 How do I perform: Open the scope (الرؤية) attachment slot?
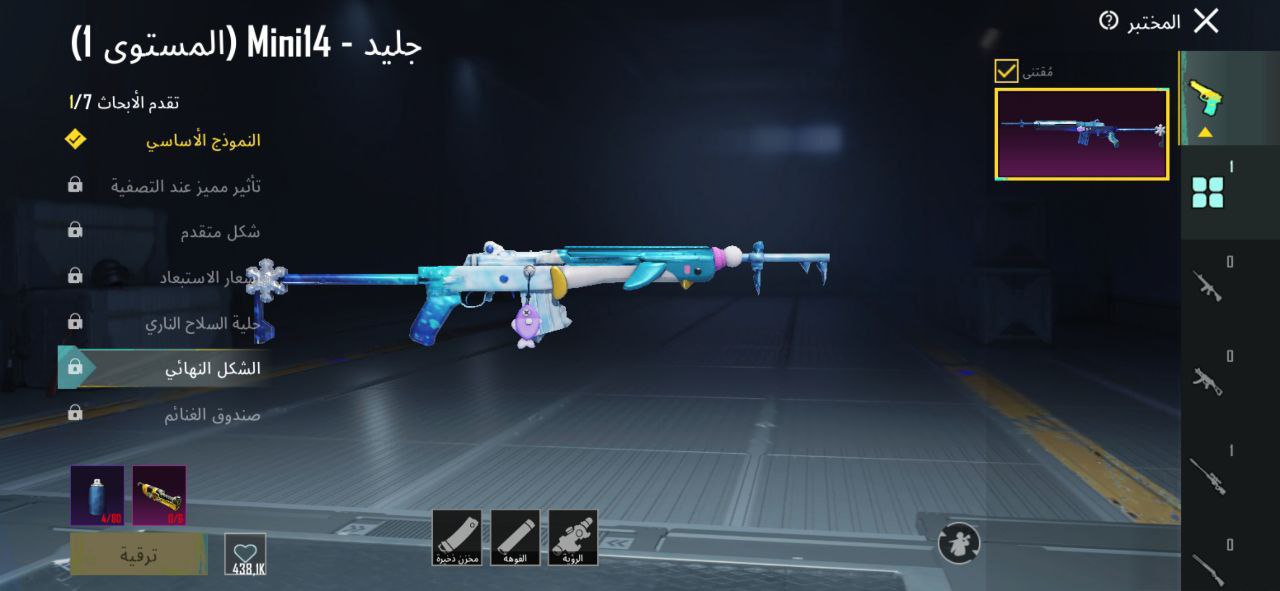573,537
